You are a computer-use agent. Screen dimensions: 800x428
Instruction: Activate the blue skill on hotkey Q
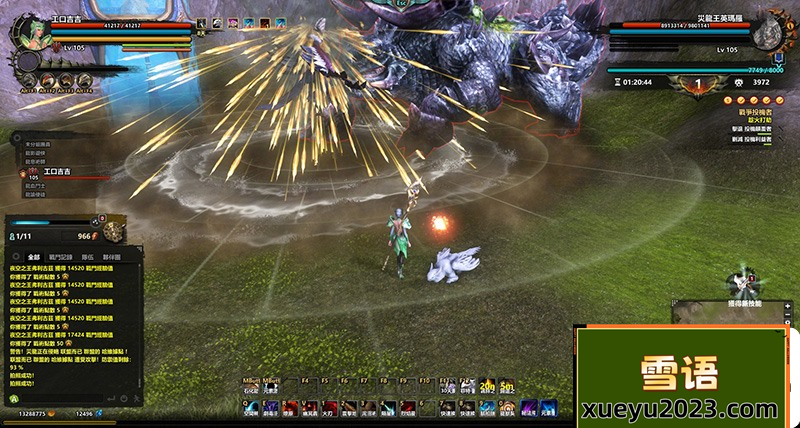(250, 407)
